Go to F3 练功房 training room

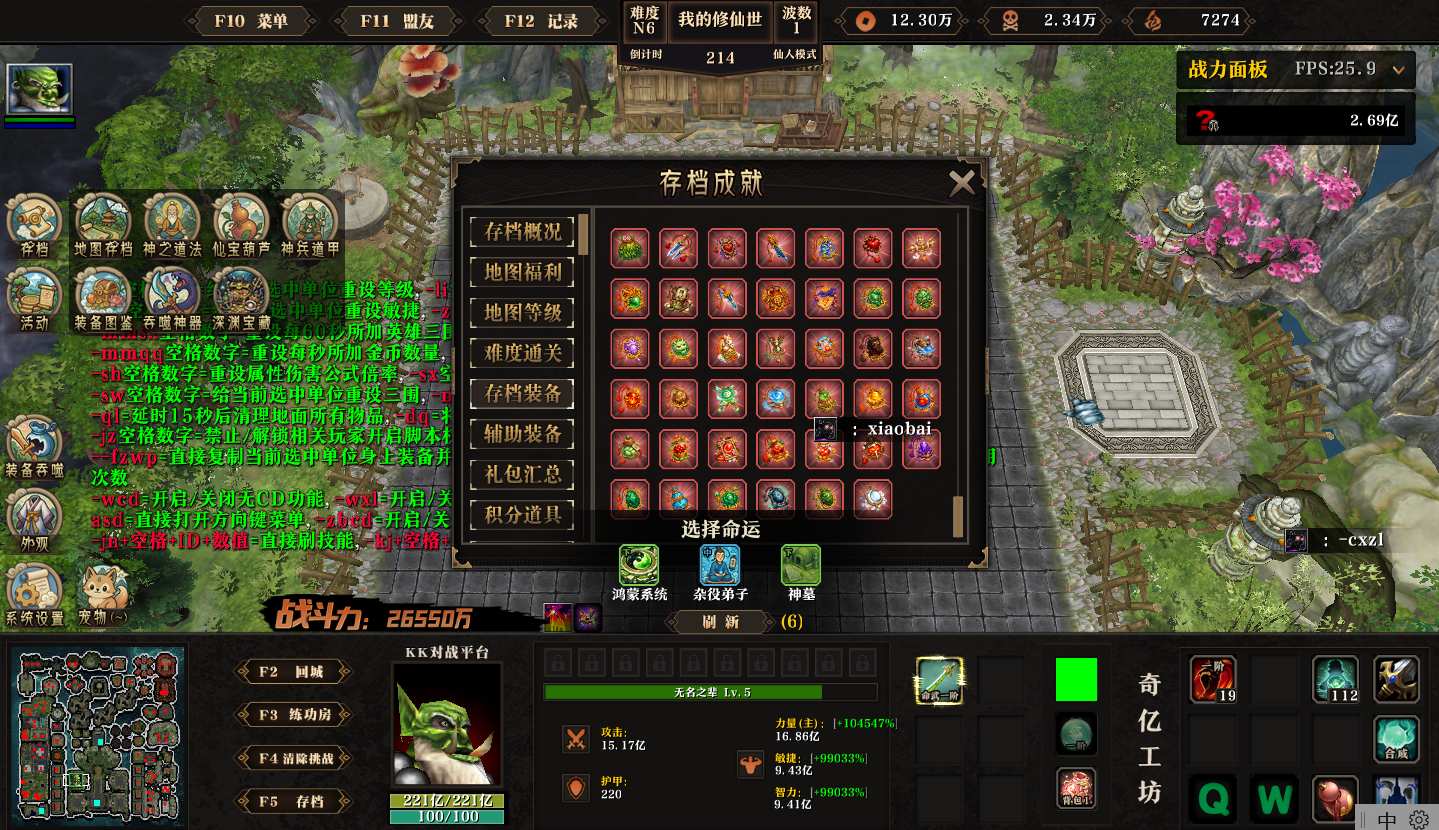click(x=292, y=715)
